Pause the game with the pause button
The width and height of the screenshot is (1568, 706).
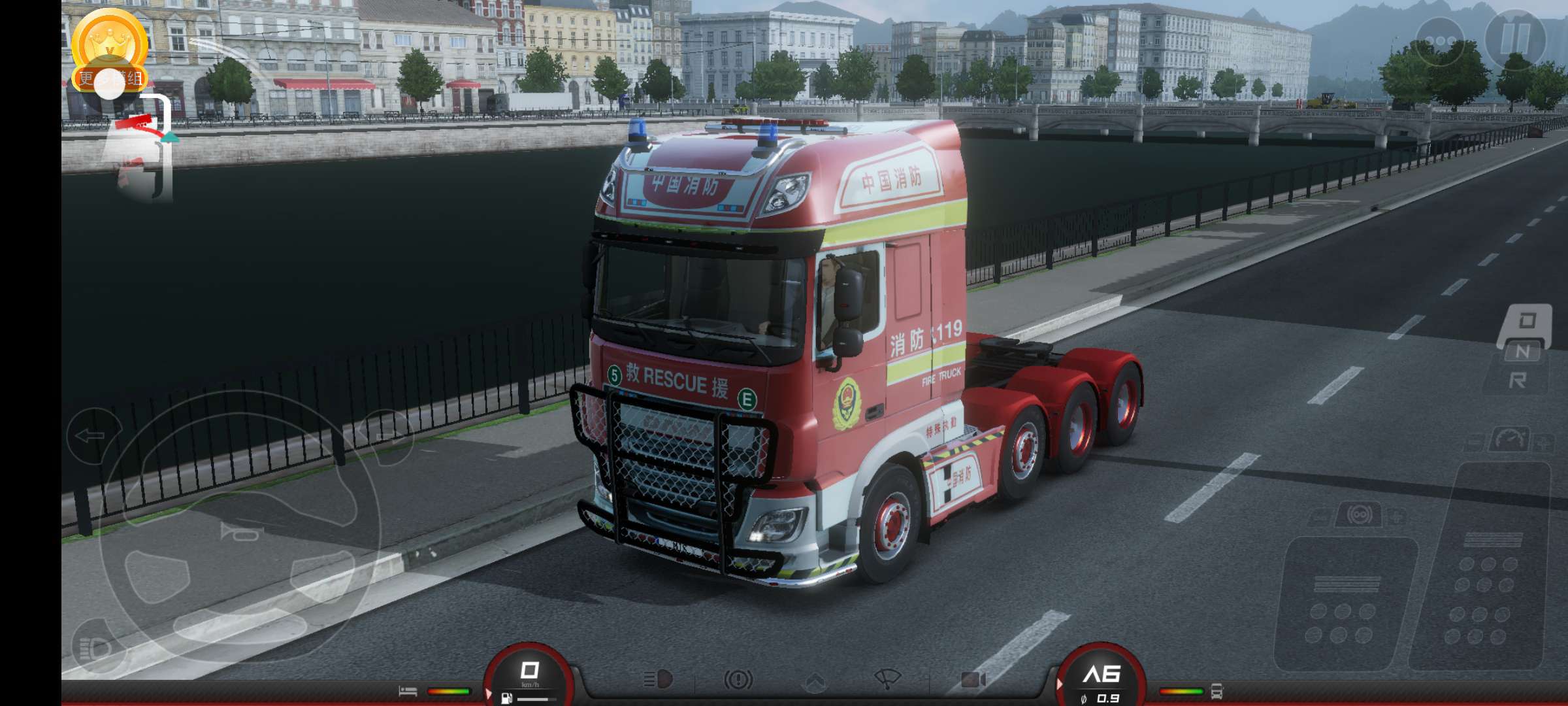[x=1515, y=39]
